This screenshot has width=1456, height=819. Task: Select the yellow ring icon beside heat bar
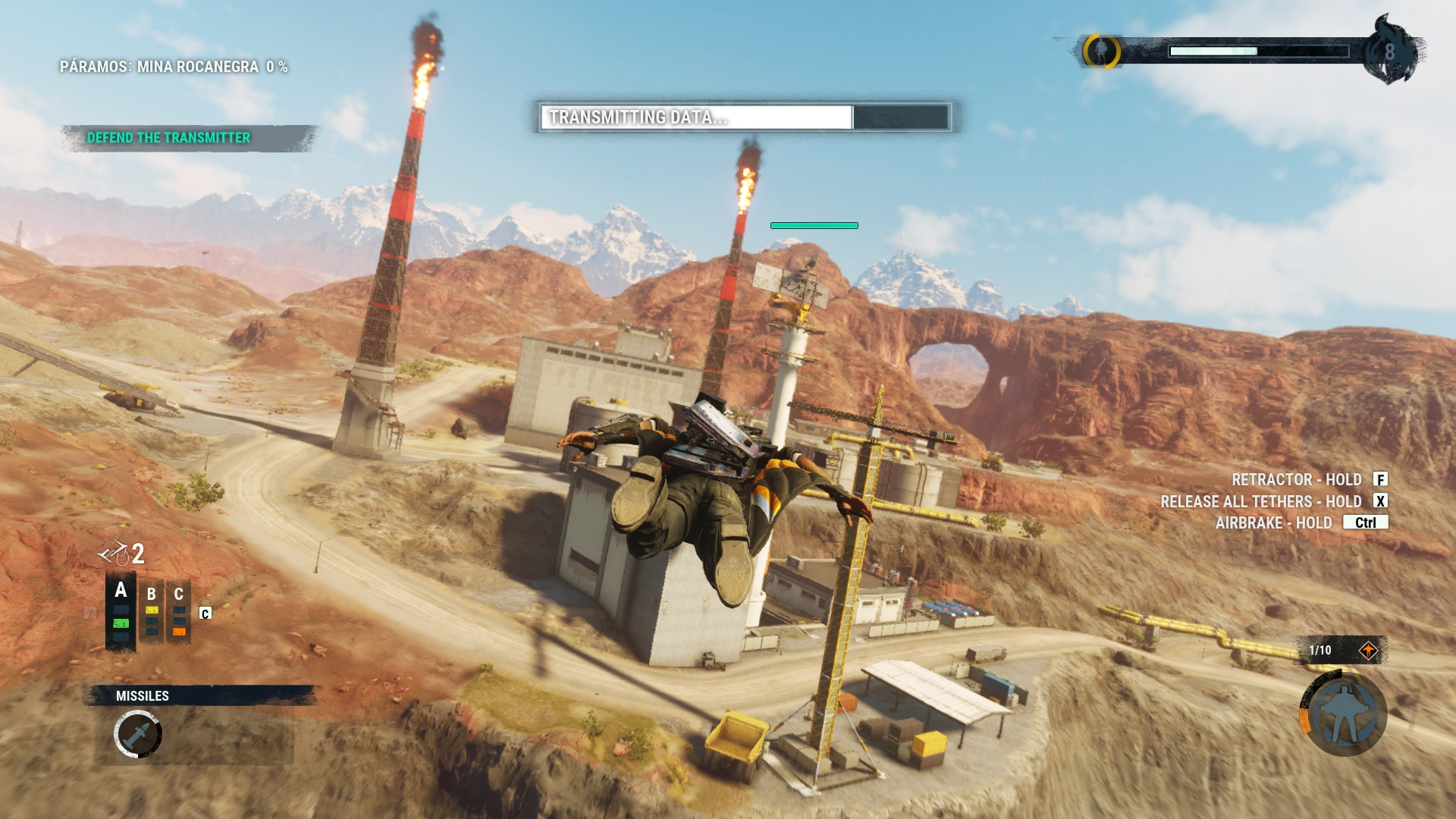point(1101,51)
